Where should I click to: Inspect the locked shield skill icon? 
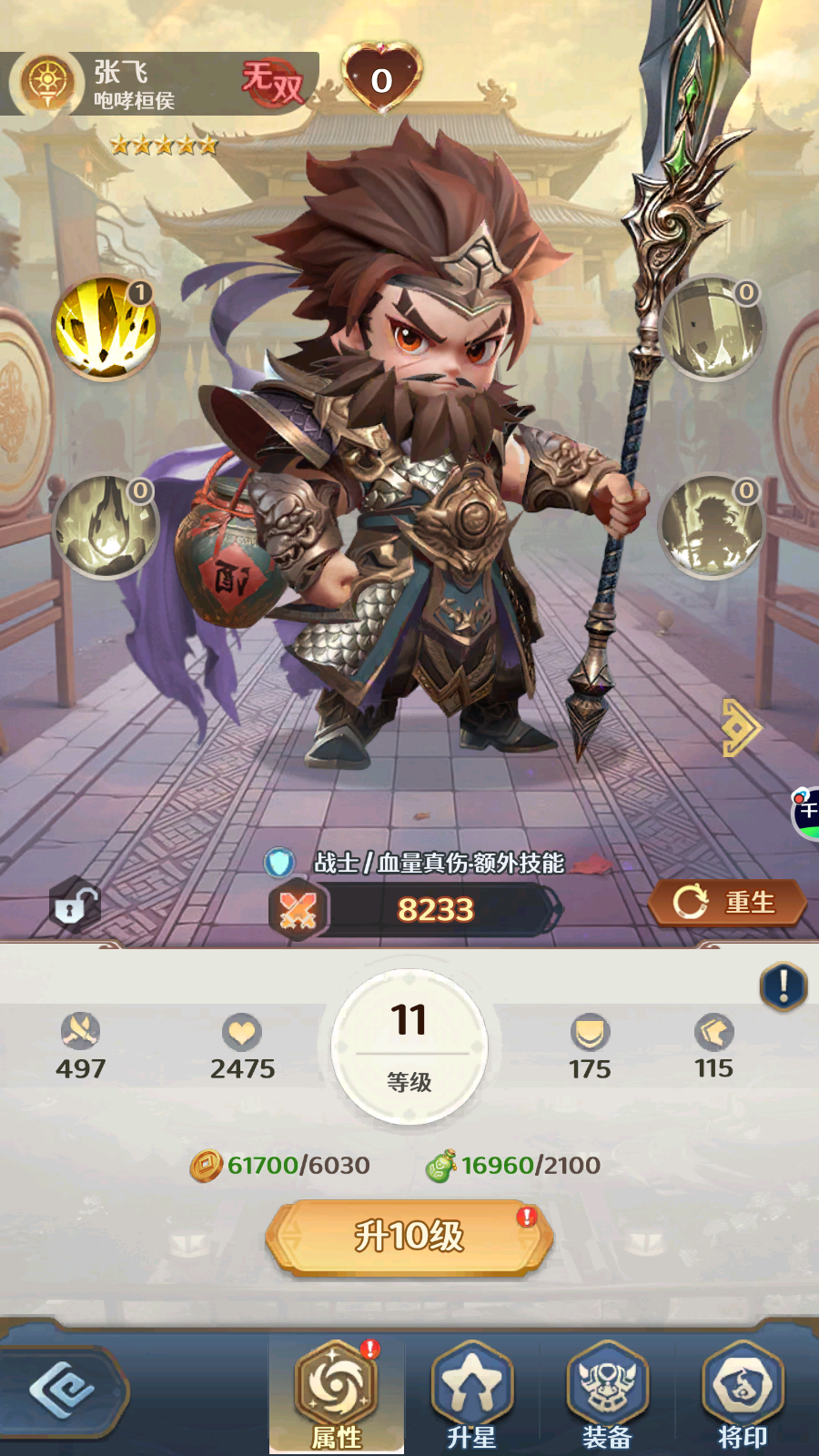713,327
